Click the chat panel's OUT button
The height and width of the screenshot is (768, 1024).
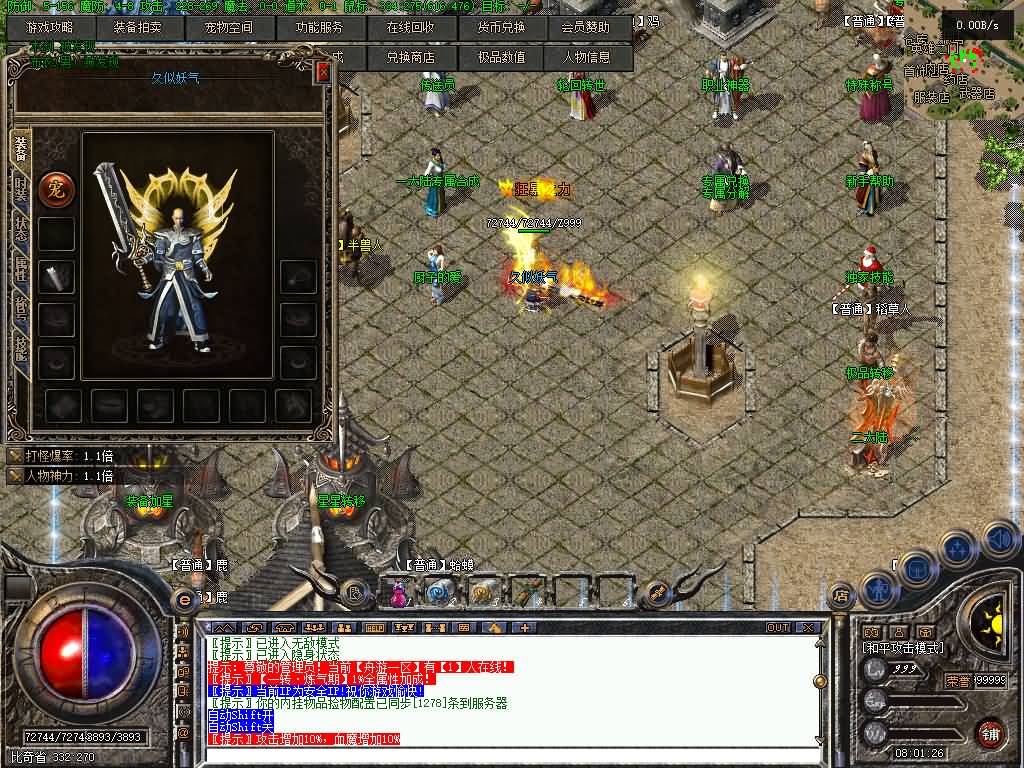coord(777,628)
